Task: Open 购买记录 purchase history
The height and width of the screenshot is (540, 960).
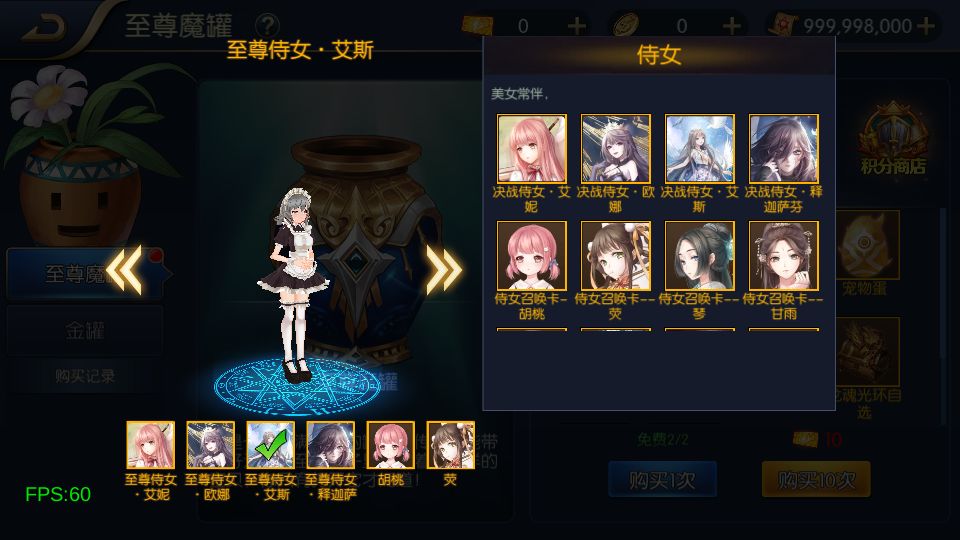Action: [84, 376]
